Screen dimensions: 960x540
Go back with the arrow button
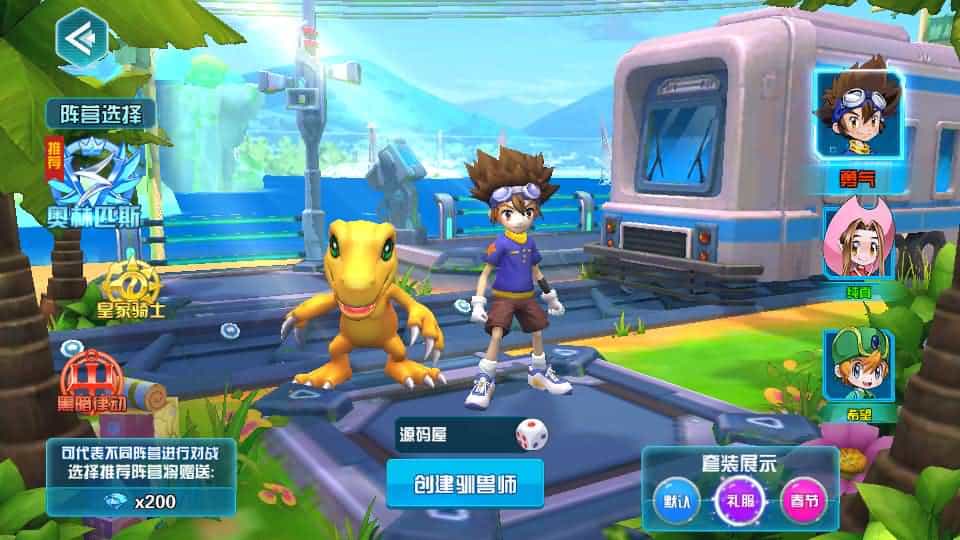point(80,39)
